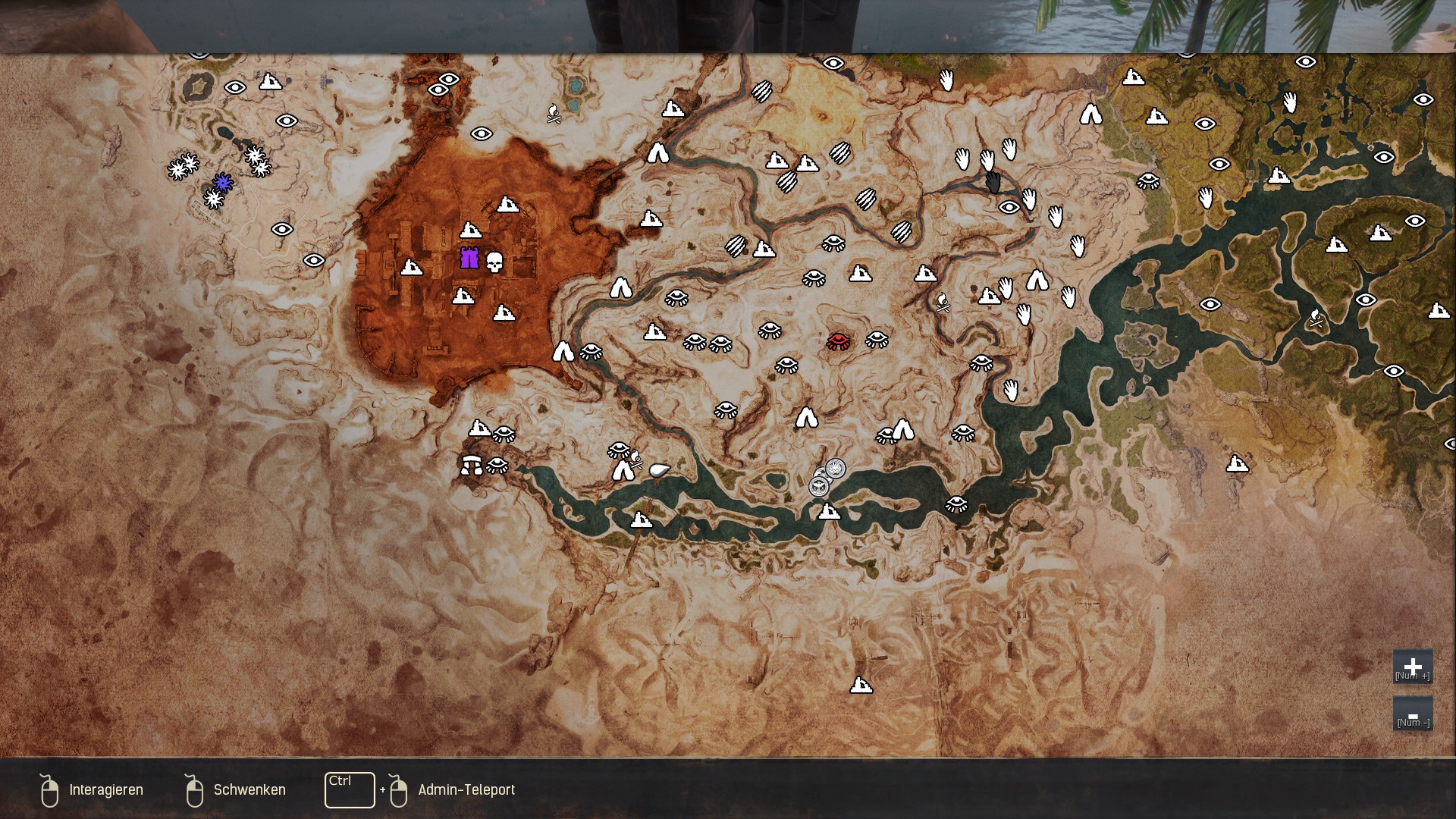Click the dark grey hand marker
Screen dimensions: 1456x819
click(x=993, y=182)
